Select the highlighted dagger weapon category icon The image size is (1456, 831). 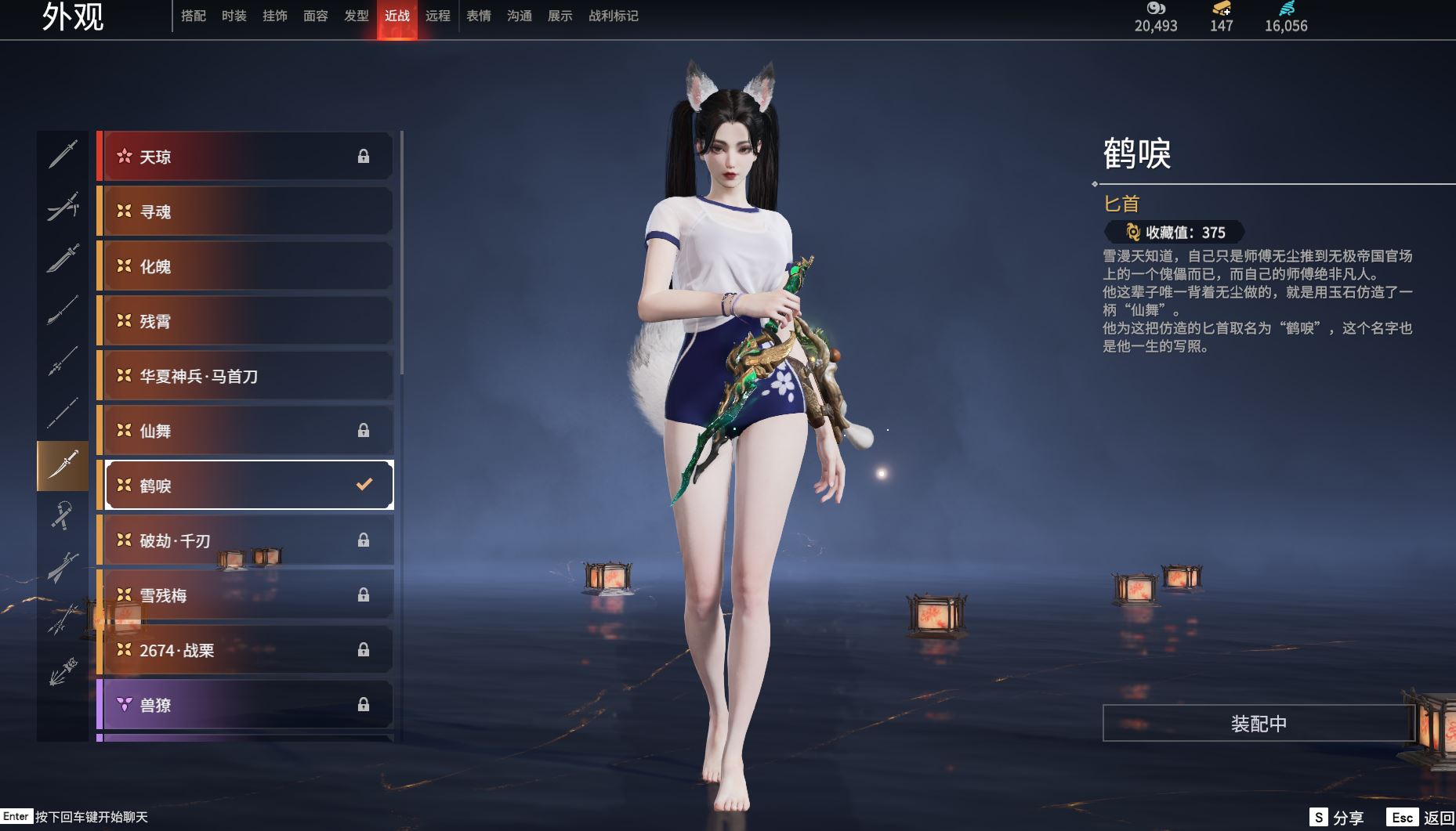pyautogui.click(x=63, y=465)
